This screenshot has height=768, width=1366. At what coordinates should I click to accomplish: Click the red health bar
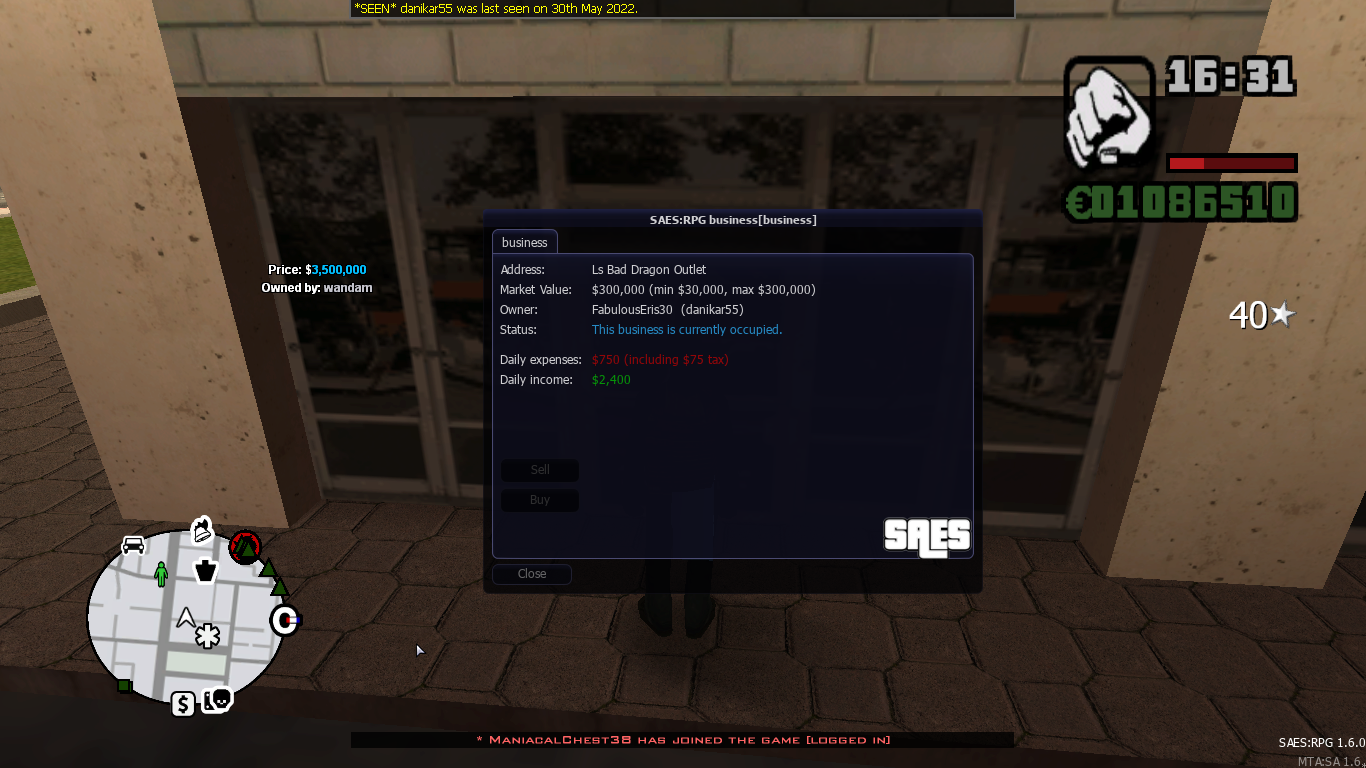[1231, 162]
